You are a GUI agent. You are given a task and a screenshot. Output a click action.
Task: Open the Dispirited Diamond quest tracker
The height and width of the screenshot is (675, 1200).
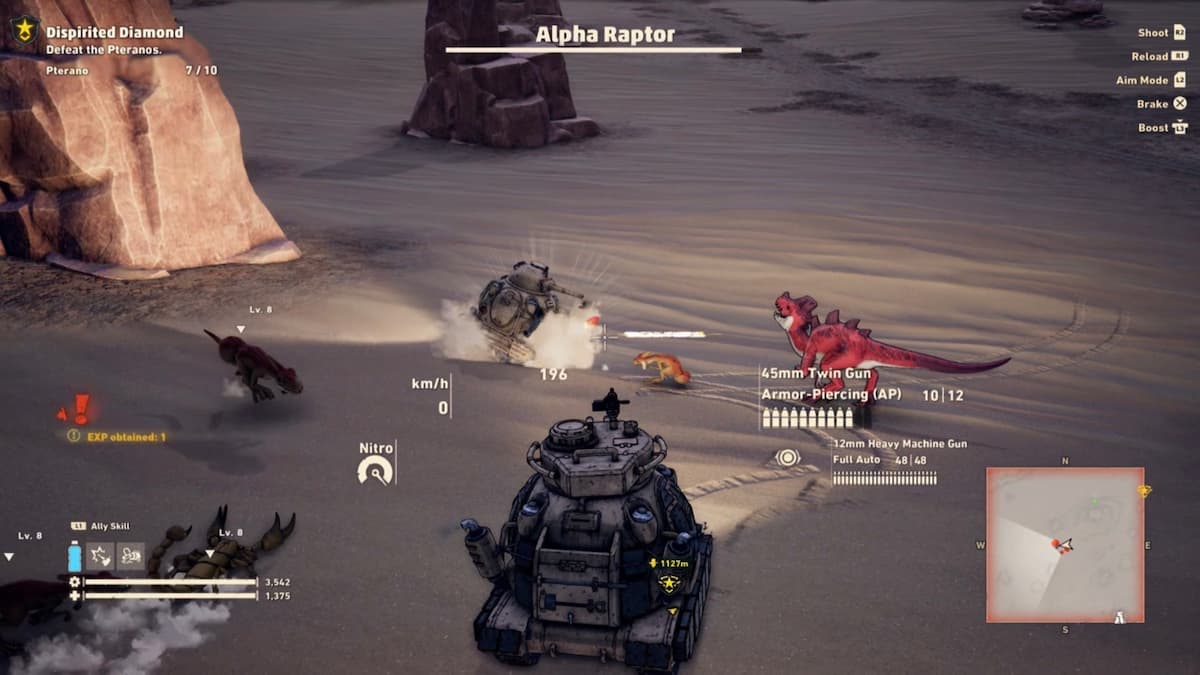[114, 32]
